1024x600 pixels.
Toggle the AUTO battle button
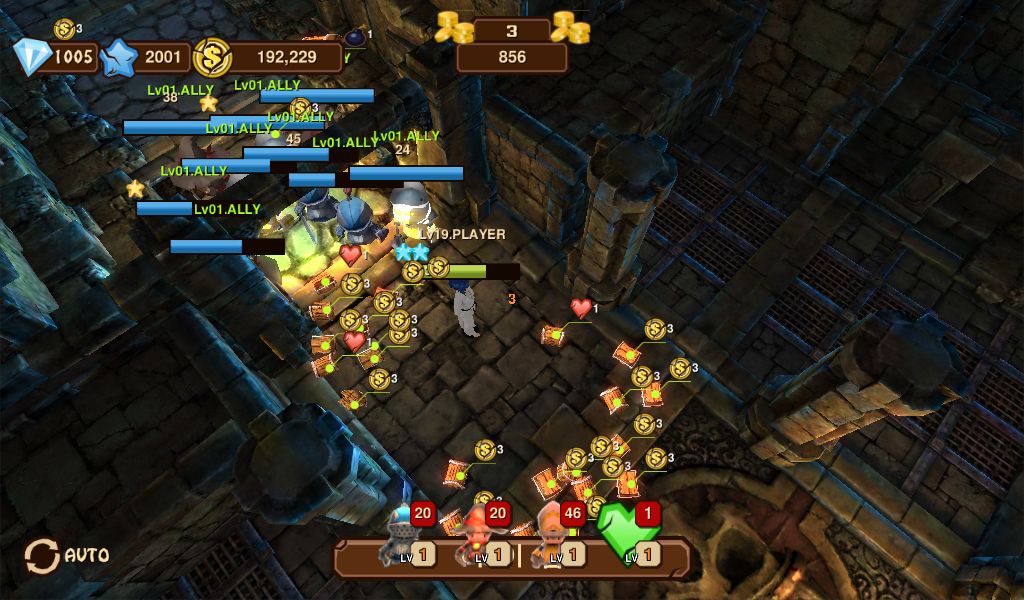tap(67, 555)
